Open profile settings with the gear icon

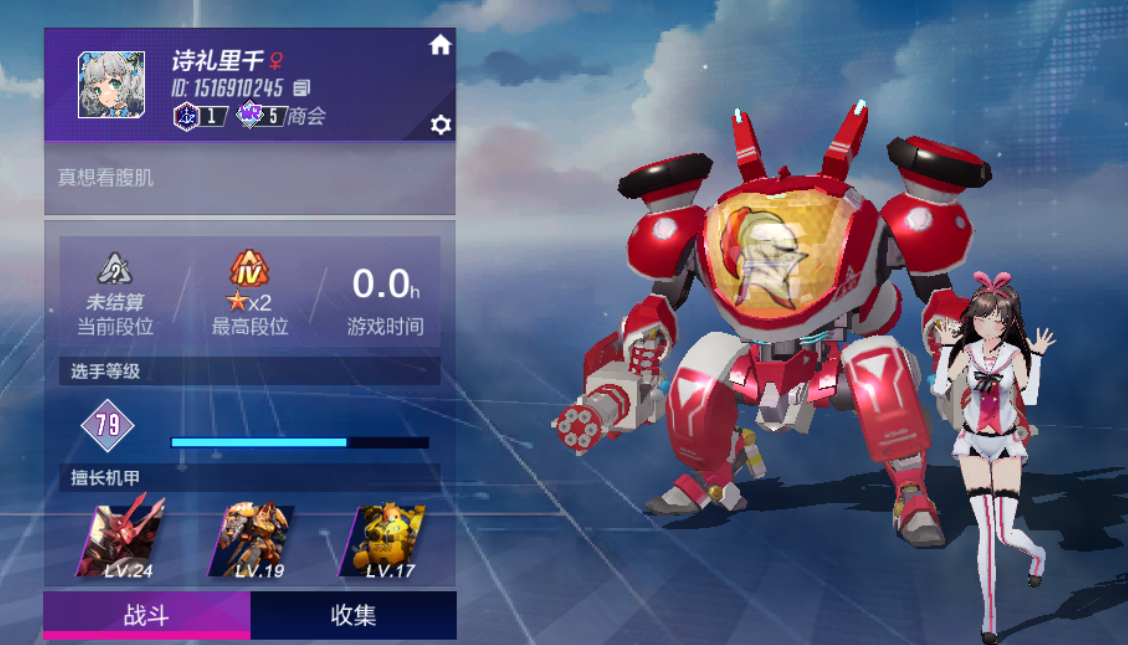coord(440,124)
